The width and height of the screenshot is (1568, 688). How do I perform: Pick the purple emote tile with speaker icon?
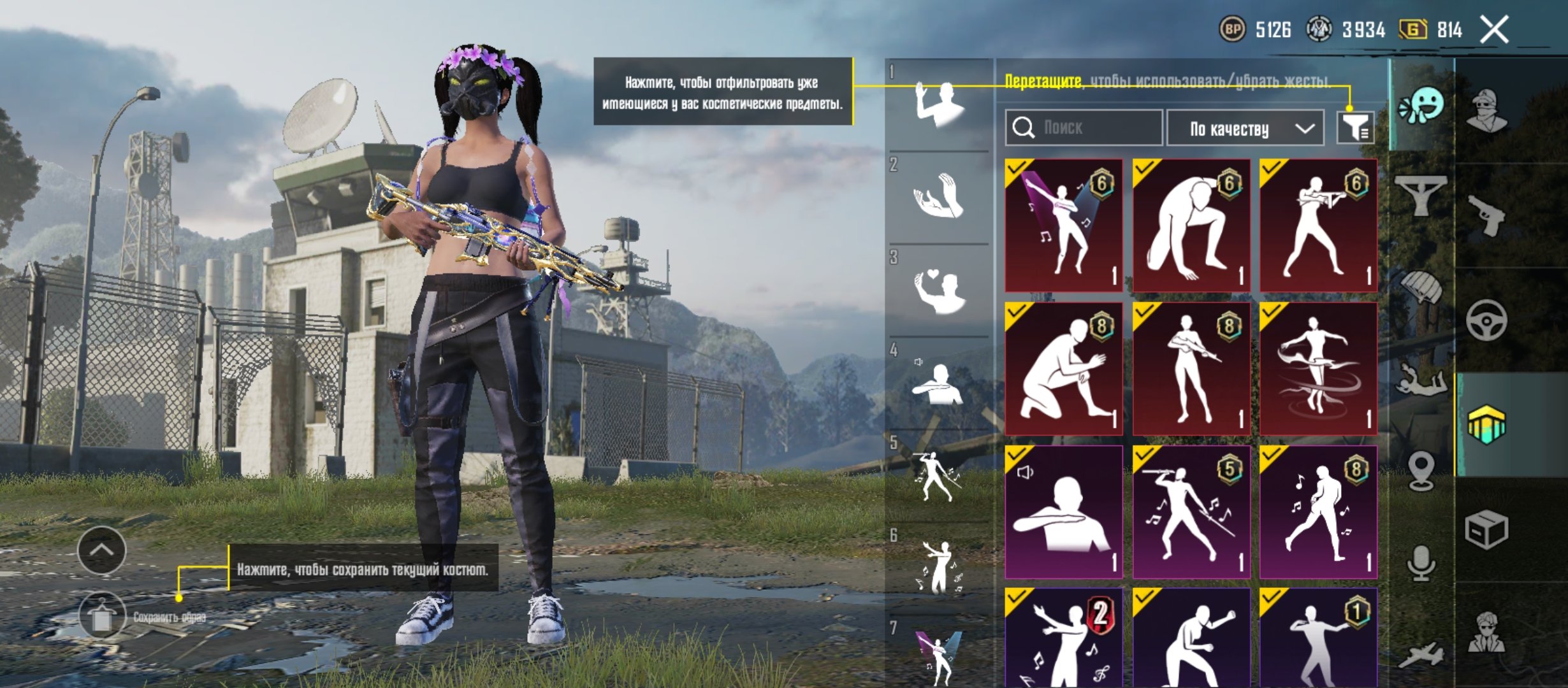pyautogui.click(x=1063, y=512)
